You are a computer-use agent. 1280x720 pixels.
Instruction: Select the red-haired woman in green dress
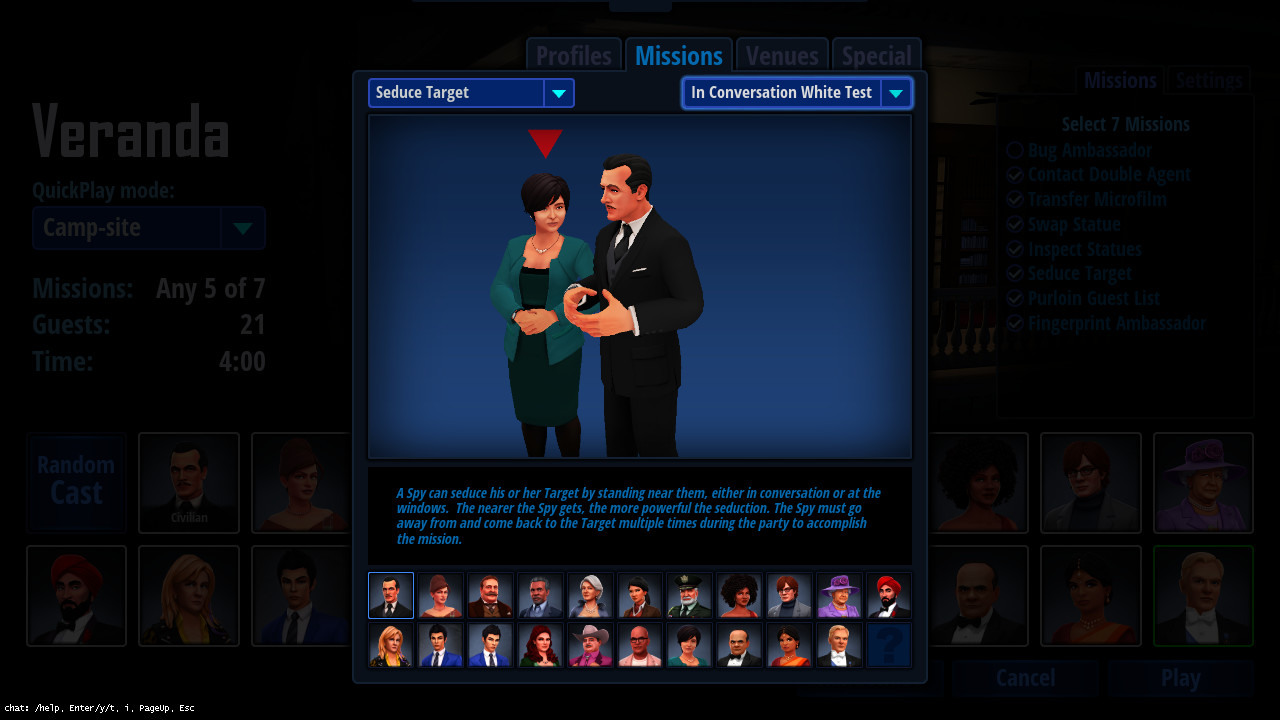click(539, 644)
